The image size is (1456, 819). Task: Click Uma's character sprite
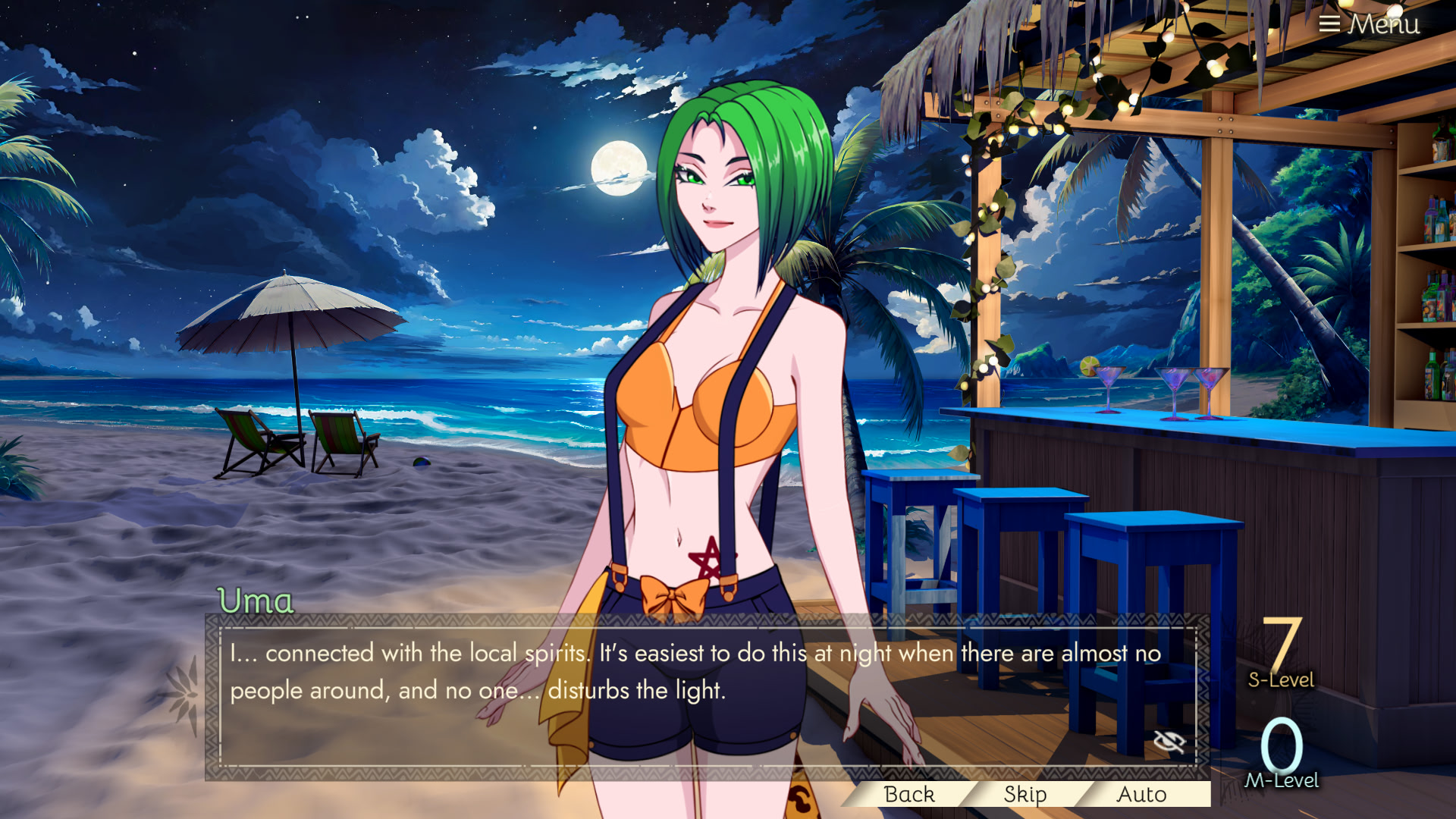pos(720,379)
